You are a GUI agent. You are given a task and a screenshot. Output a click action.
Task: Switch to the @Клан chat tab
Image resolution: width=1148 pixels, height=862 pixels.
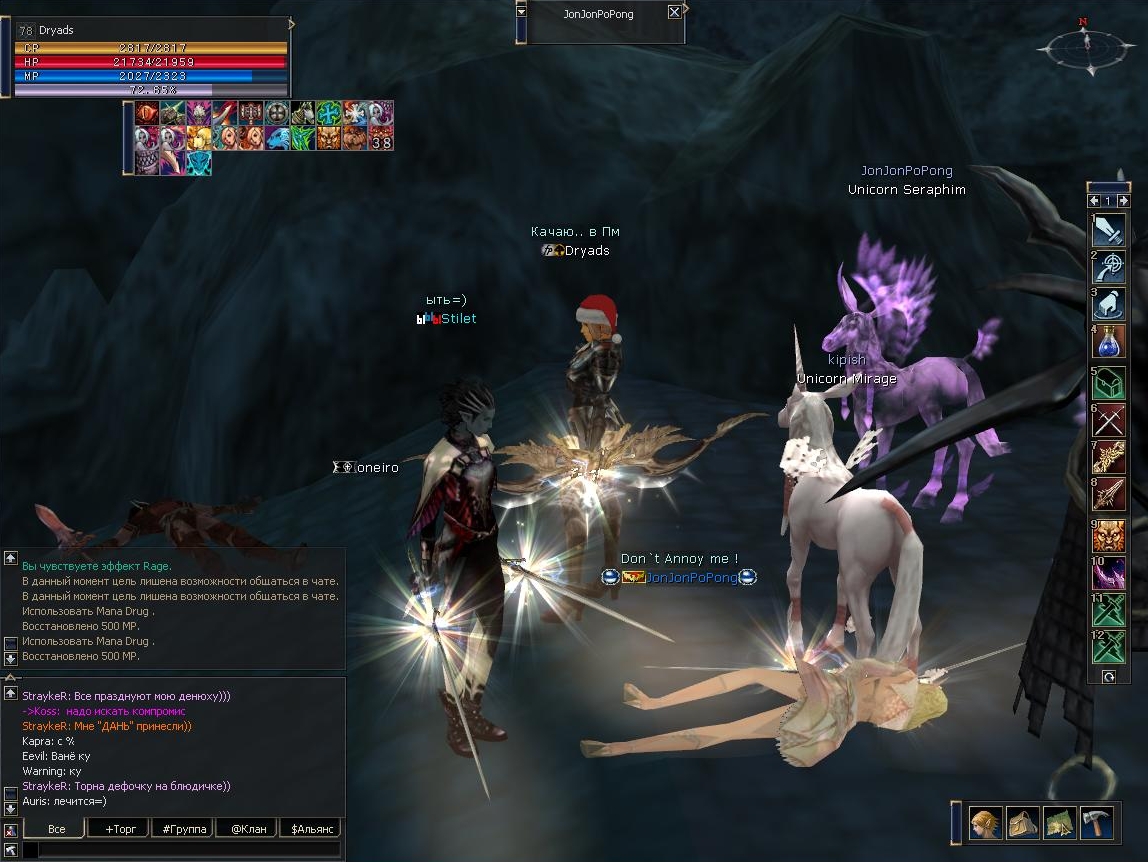(247, 829)
